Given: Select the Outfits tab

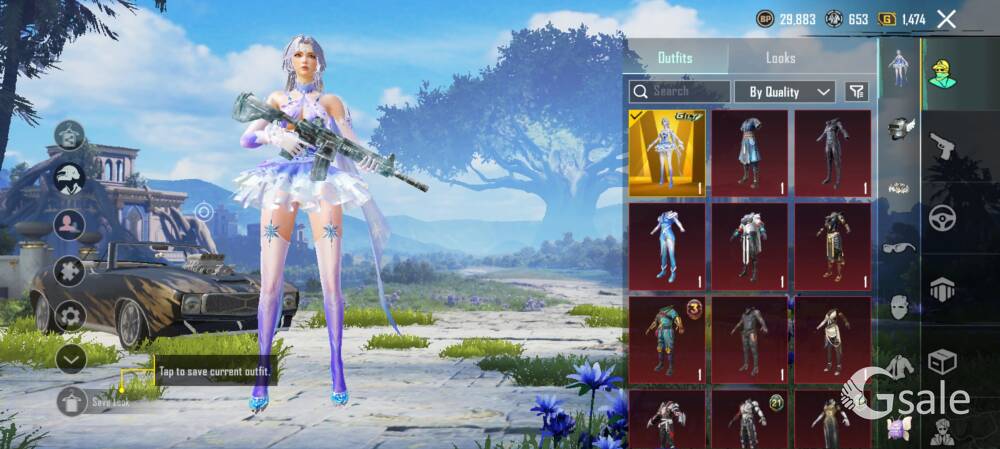Looking at the screenshot, I should pyautogui.click(x=675, y=58).
